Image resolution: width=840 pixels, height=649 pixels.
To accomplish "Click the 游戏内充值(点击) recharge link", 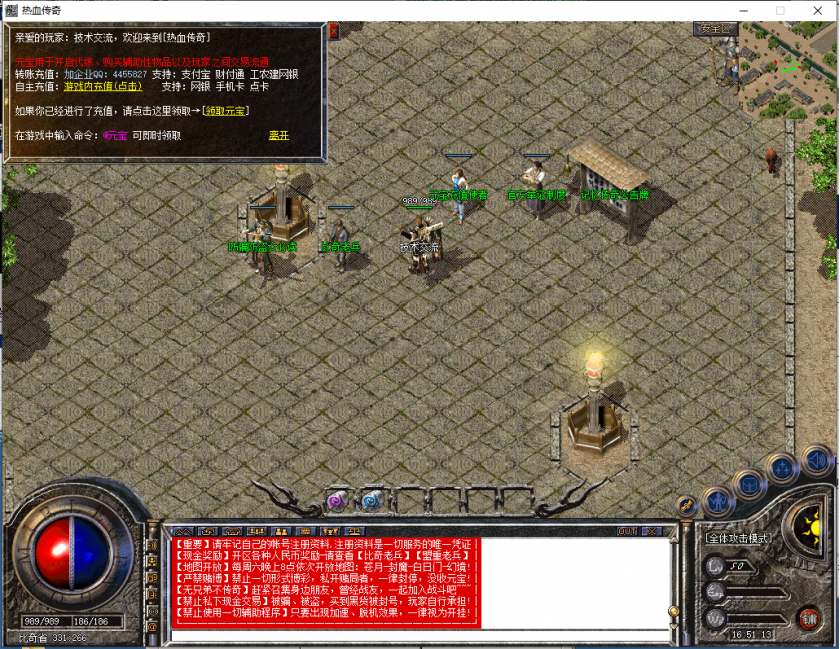I will coord(103,87).
